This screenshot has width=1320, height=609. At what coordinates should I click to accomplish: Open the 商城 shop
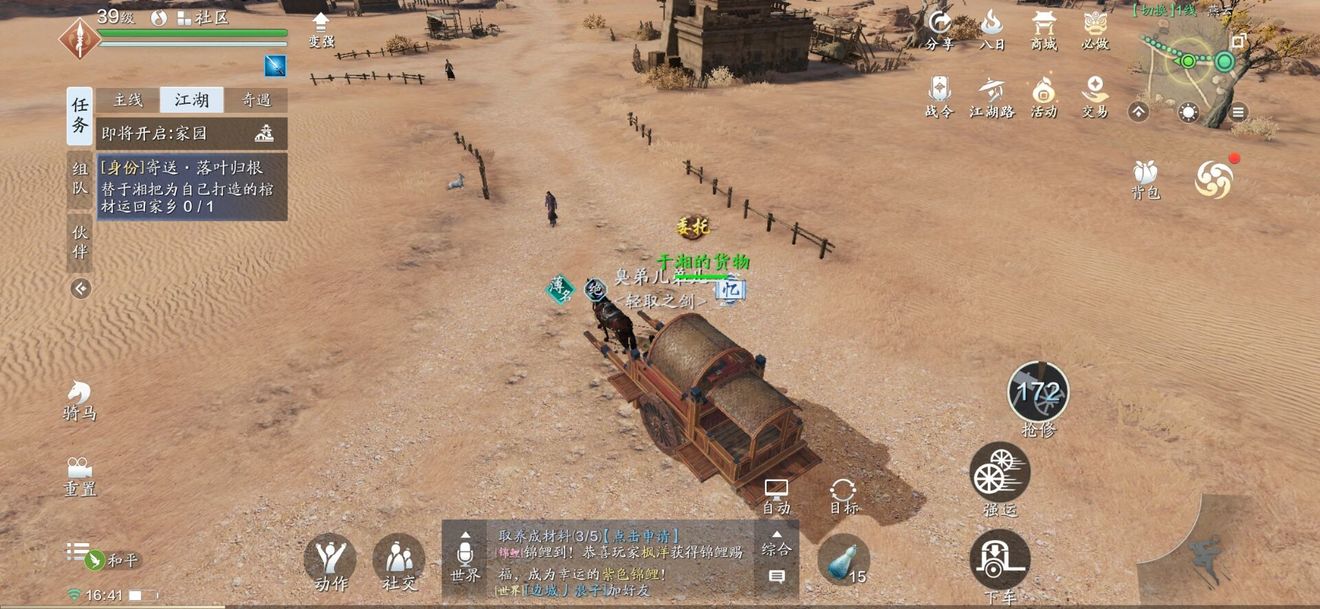[1044, 28]
